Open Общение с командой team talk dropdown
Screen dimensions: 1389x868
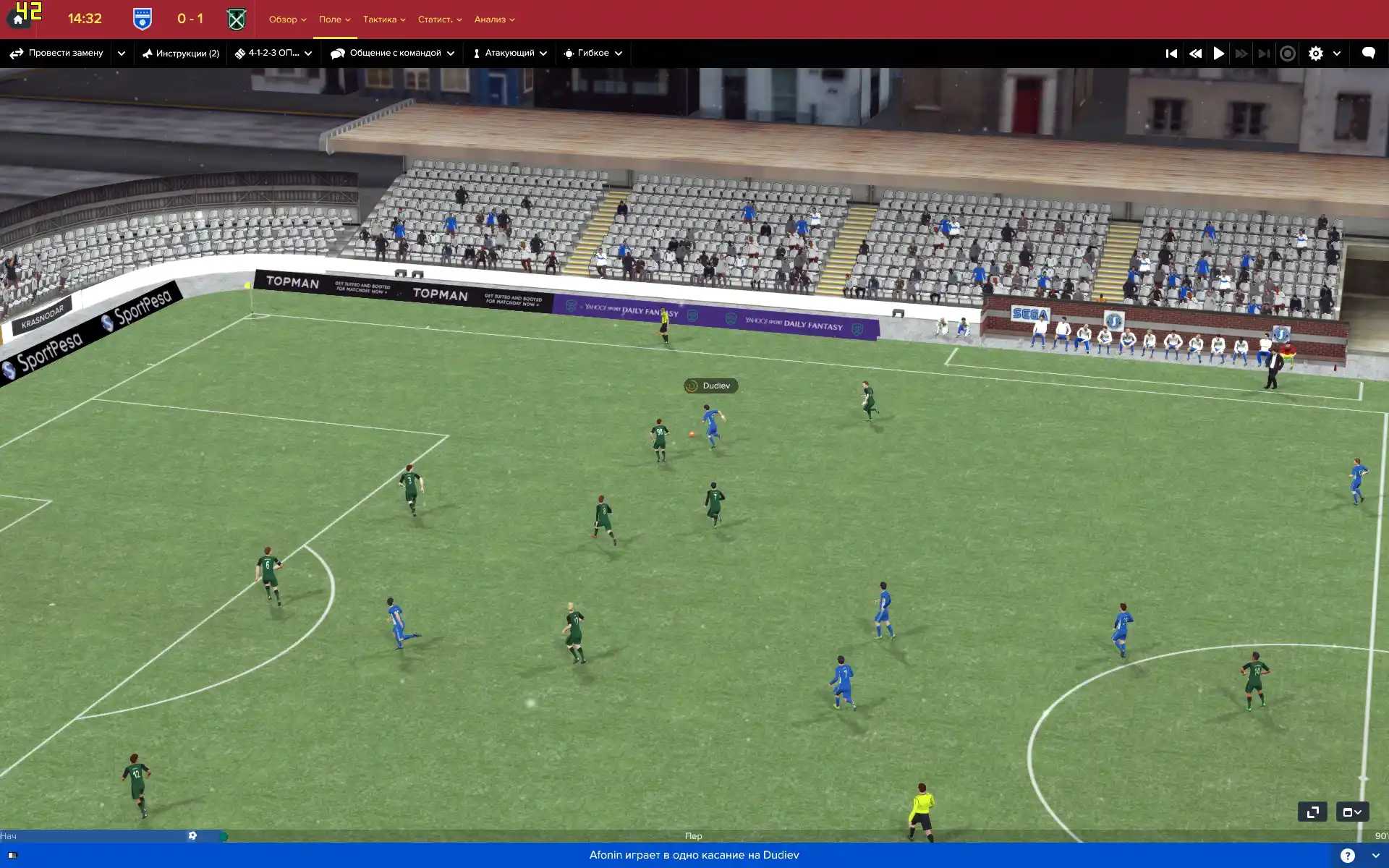click(x=393, y=53)
